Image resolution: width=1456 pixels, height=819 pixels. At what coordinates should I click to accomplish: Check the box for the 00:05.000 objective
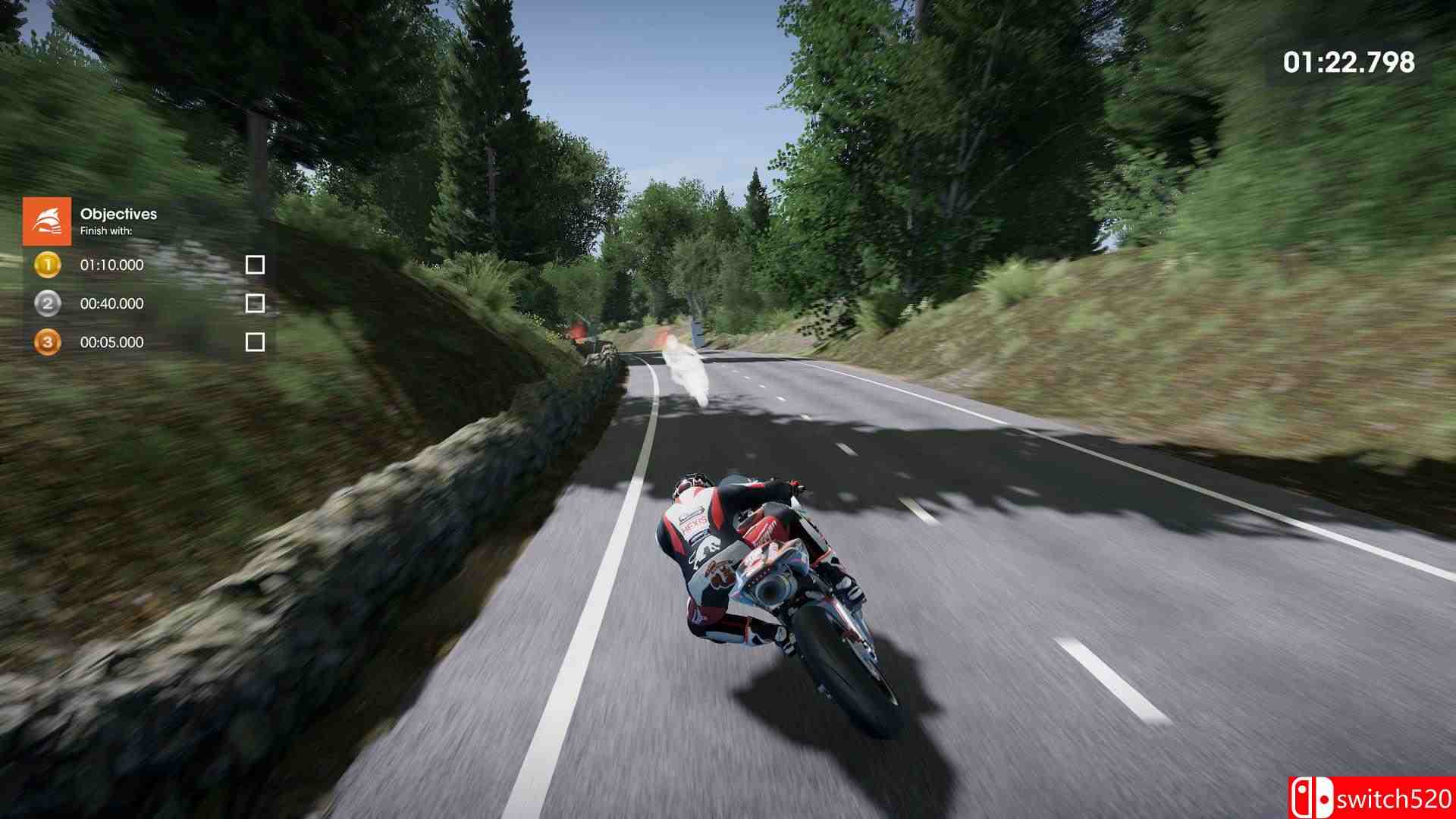[256, 342]
